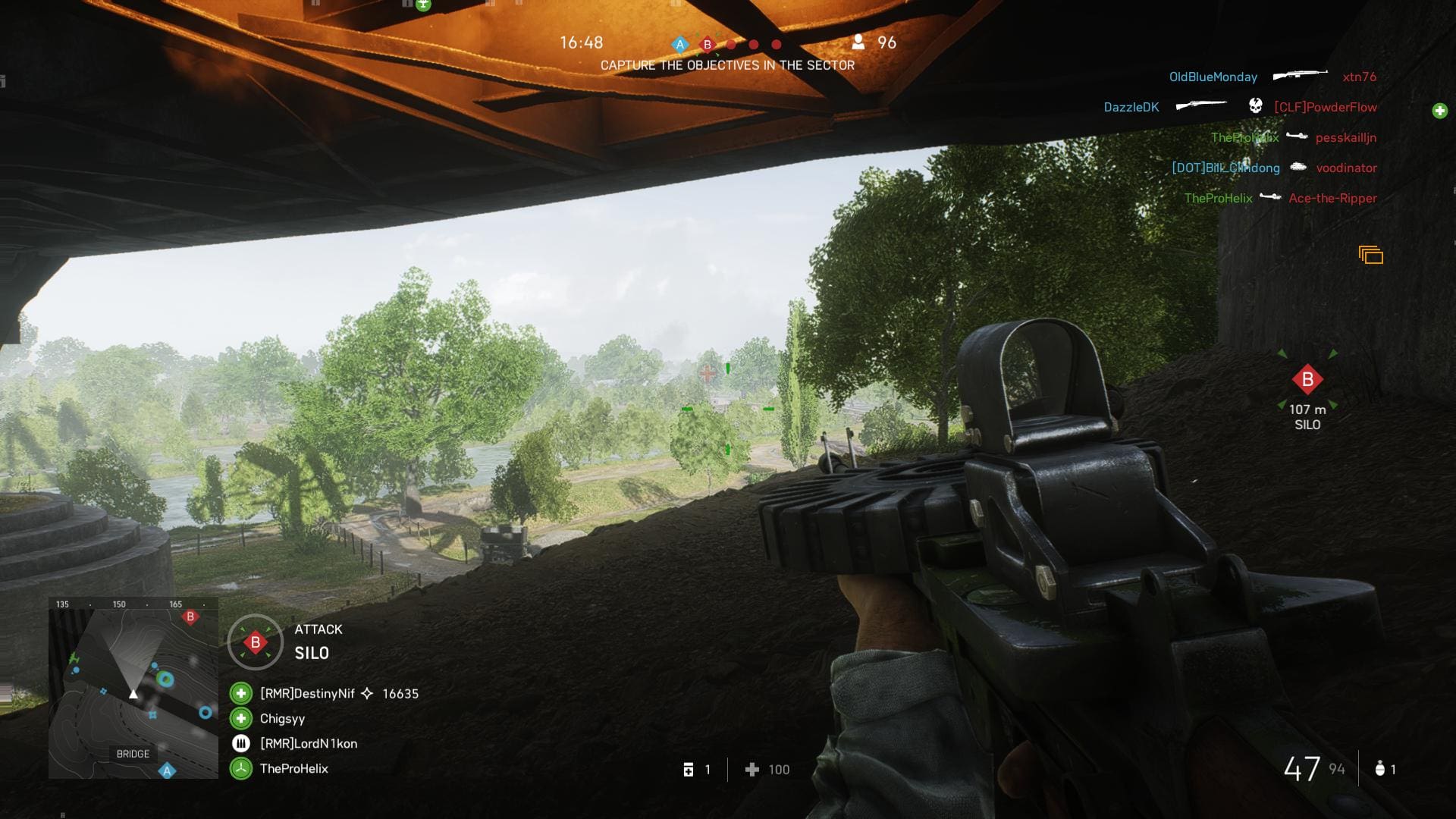Click the OldBlueMonday kill feed entry
Screen dimensions: 1456x819
1213,77
